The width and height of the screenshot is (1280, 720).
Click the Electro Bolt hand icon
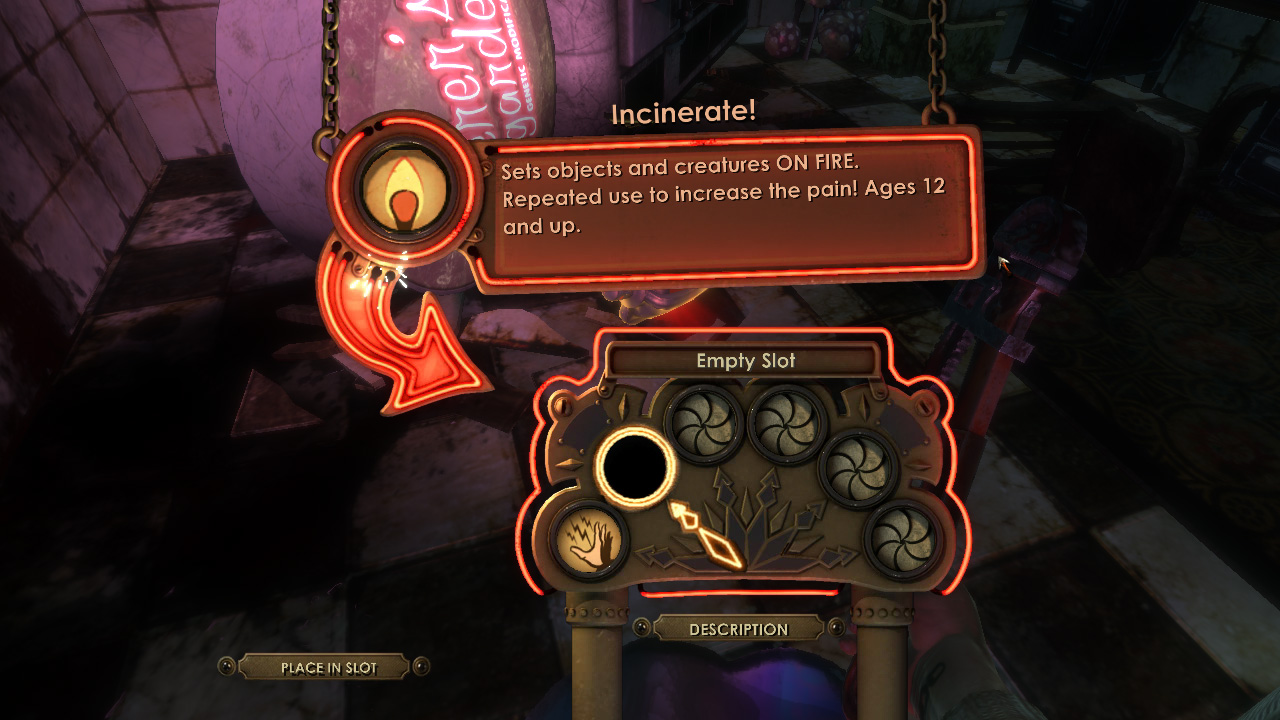589,541
